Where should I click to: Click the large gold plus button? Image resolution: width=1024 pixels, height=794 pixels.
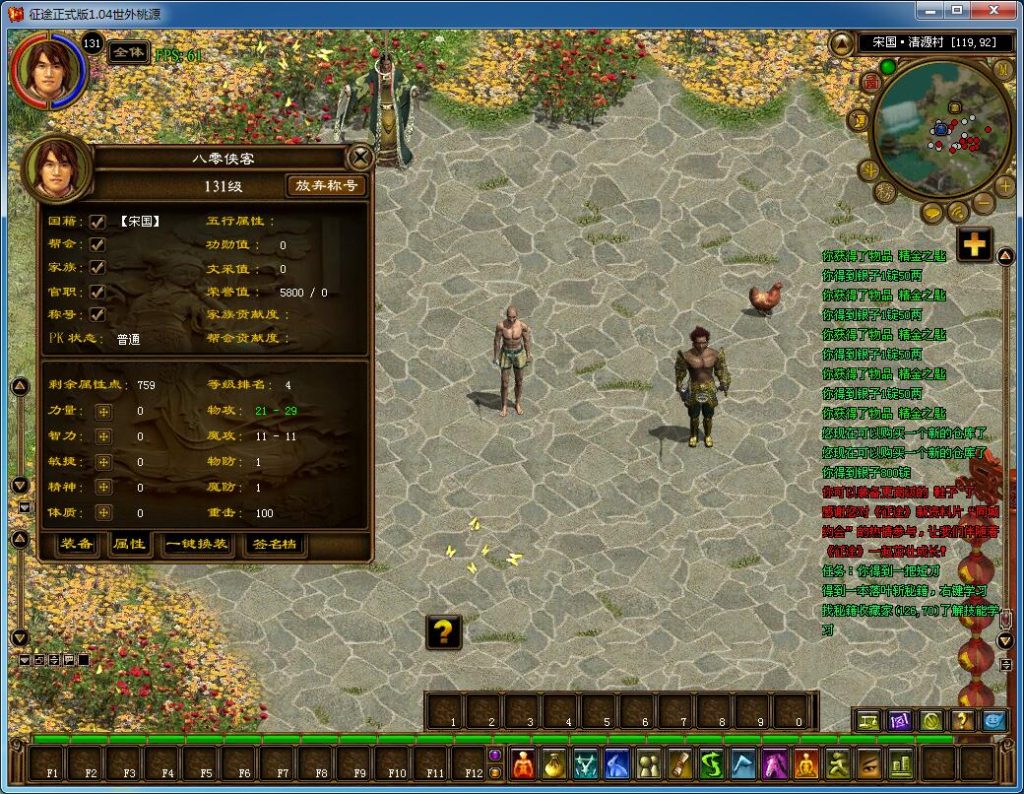[974, 244]
